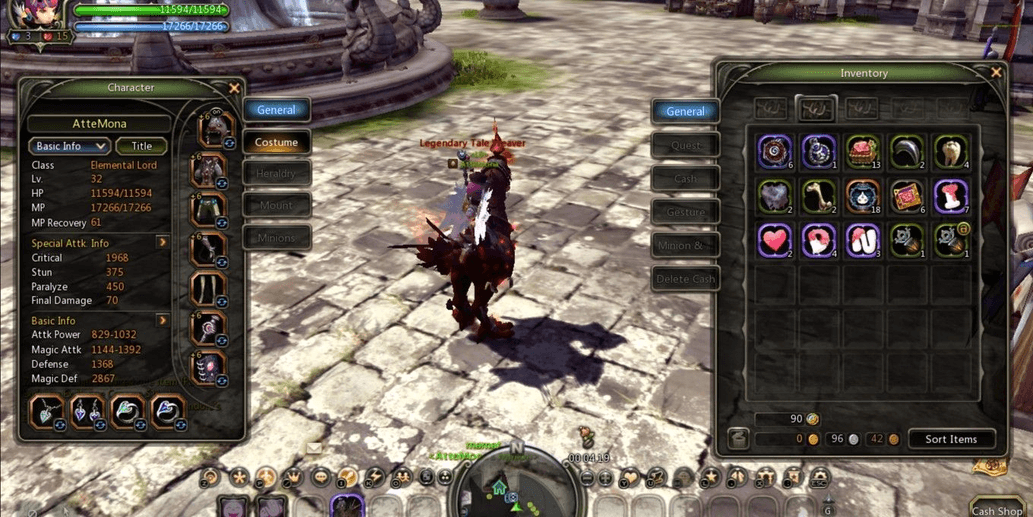Image resolution: width=1033 pixels, height=517 pixels.
Task: Open the Basic Info dropdown
Action: pos(68,146)
